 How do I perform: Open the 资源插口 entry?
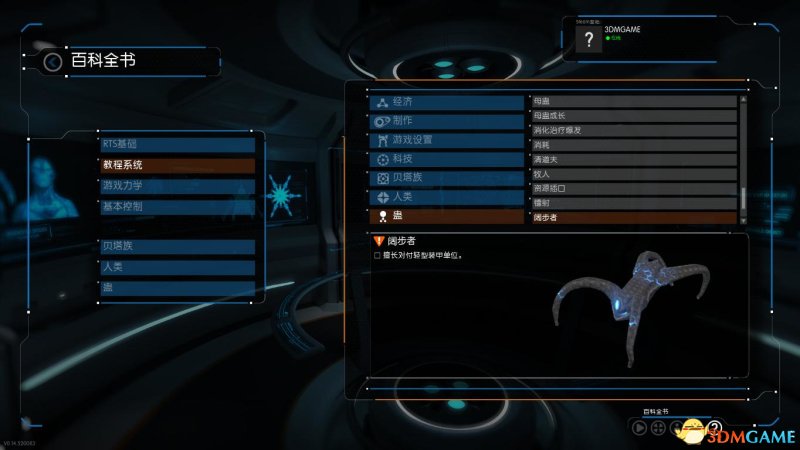tap(632, 188)
